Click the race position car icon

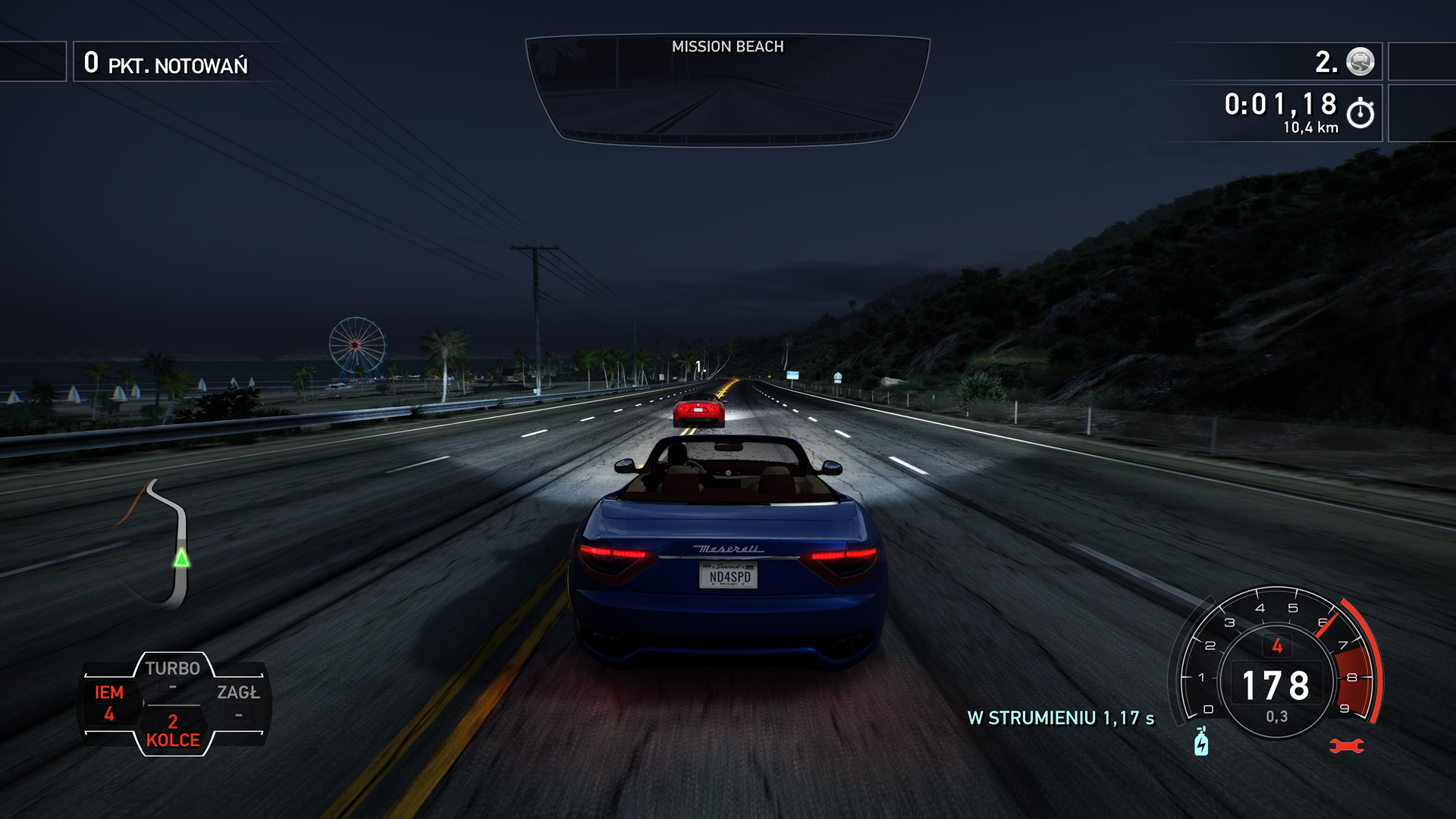click(x=1360, y=61)
